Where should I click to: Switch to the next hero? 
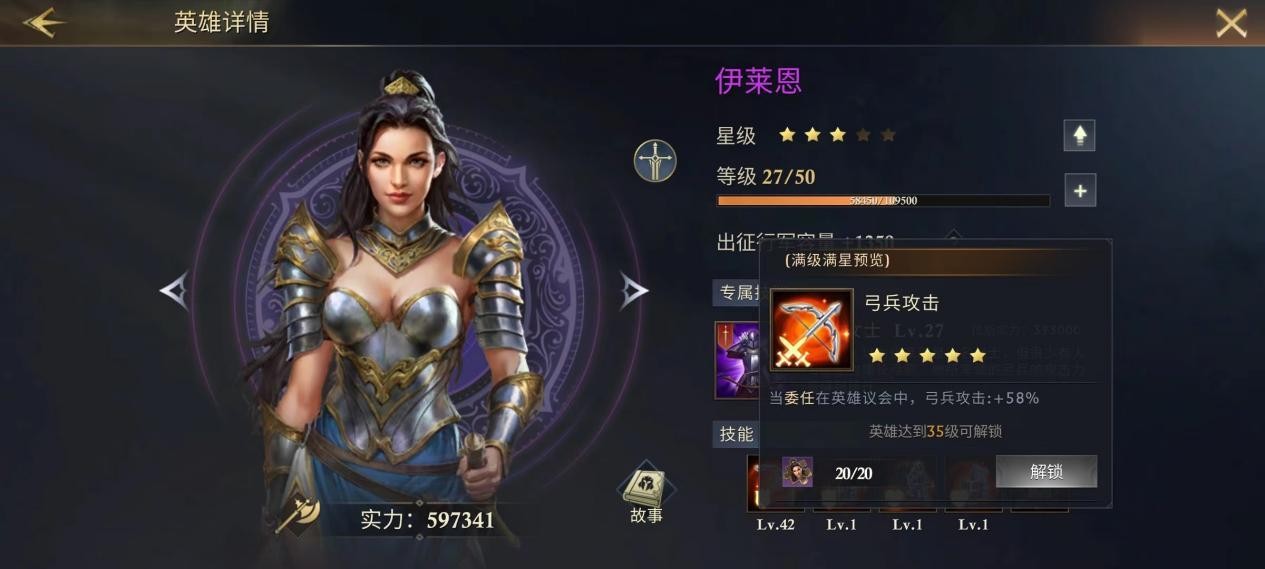click(634, 291)
